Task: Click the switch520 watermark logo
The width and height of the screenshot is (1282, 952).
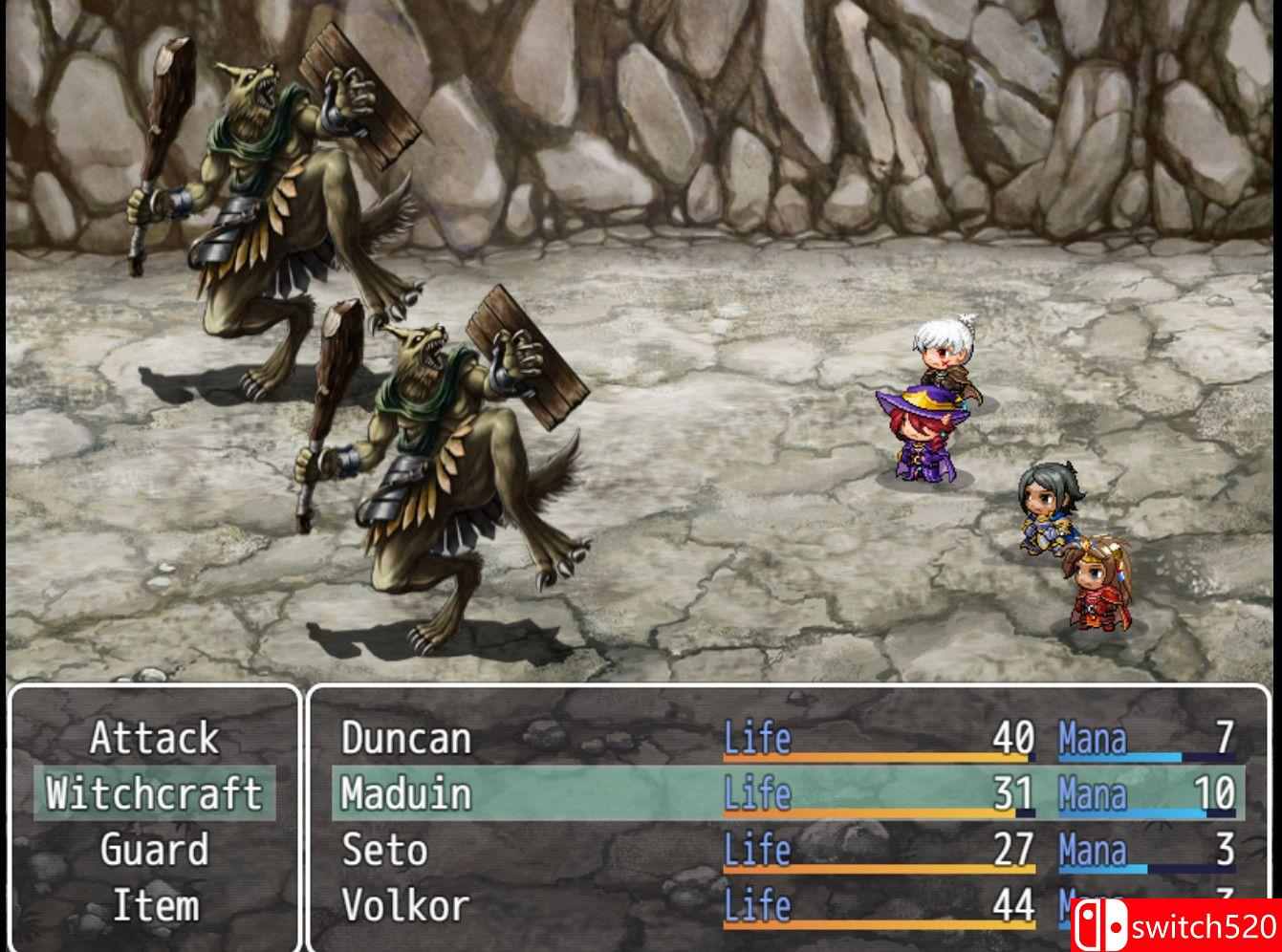Action: (1176, 926)
